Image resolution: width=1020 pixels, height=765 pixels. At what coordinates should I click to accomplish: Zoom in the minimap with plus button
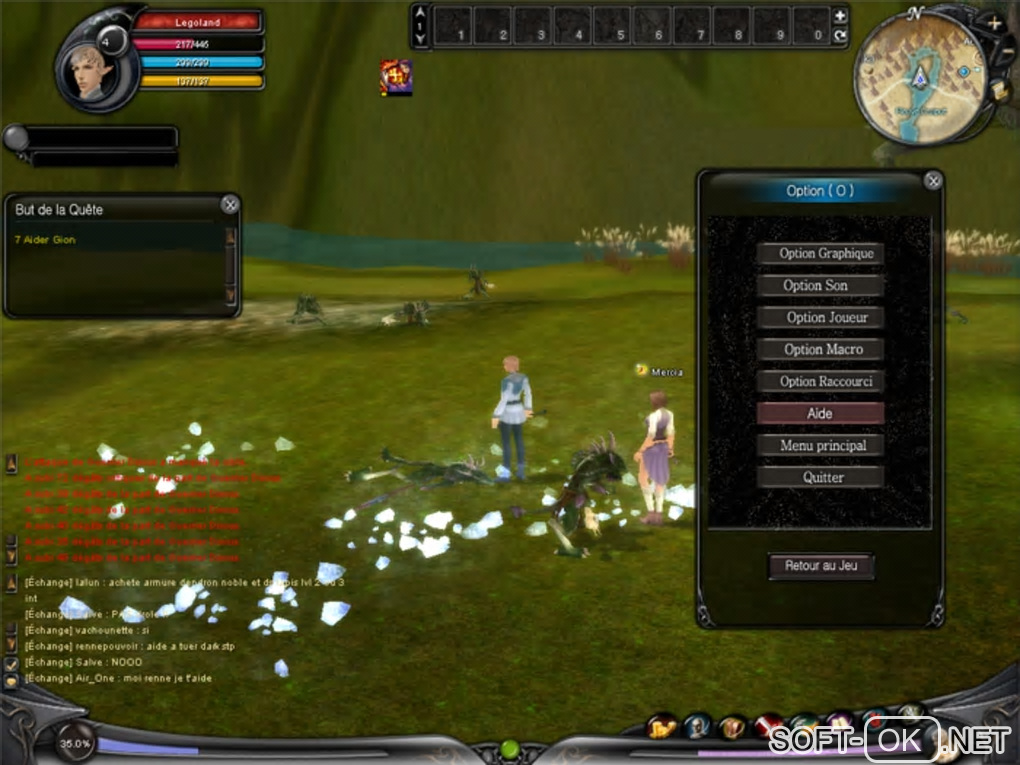pyautogui.click(x=993, y=22)
